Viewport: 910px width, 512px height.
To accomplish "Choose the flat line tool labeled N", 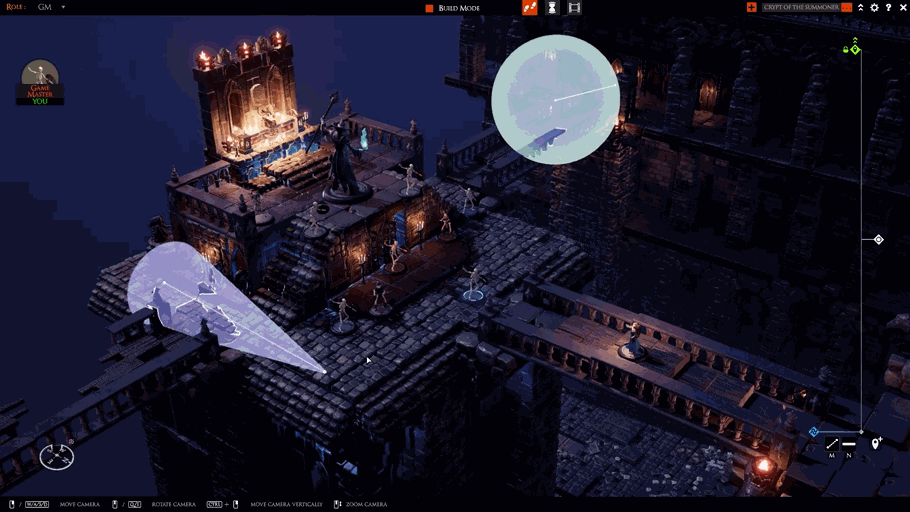I will click(849, 444).
